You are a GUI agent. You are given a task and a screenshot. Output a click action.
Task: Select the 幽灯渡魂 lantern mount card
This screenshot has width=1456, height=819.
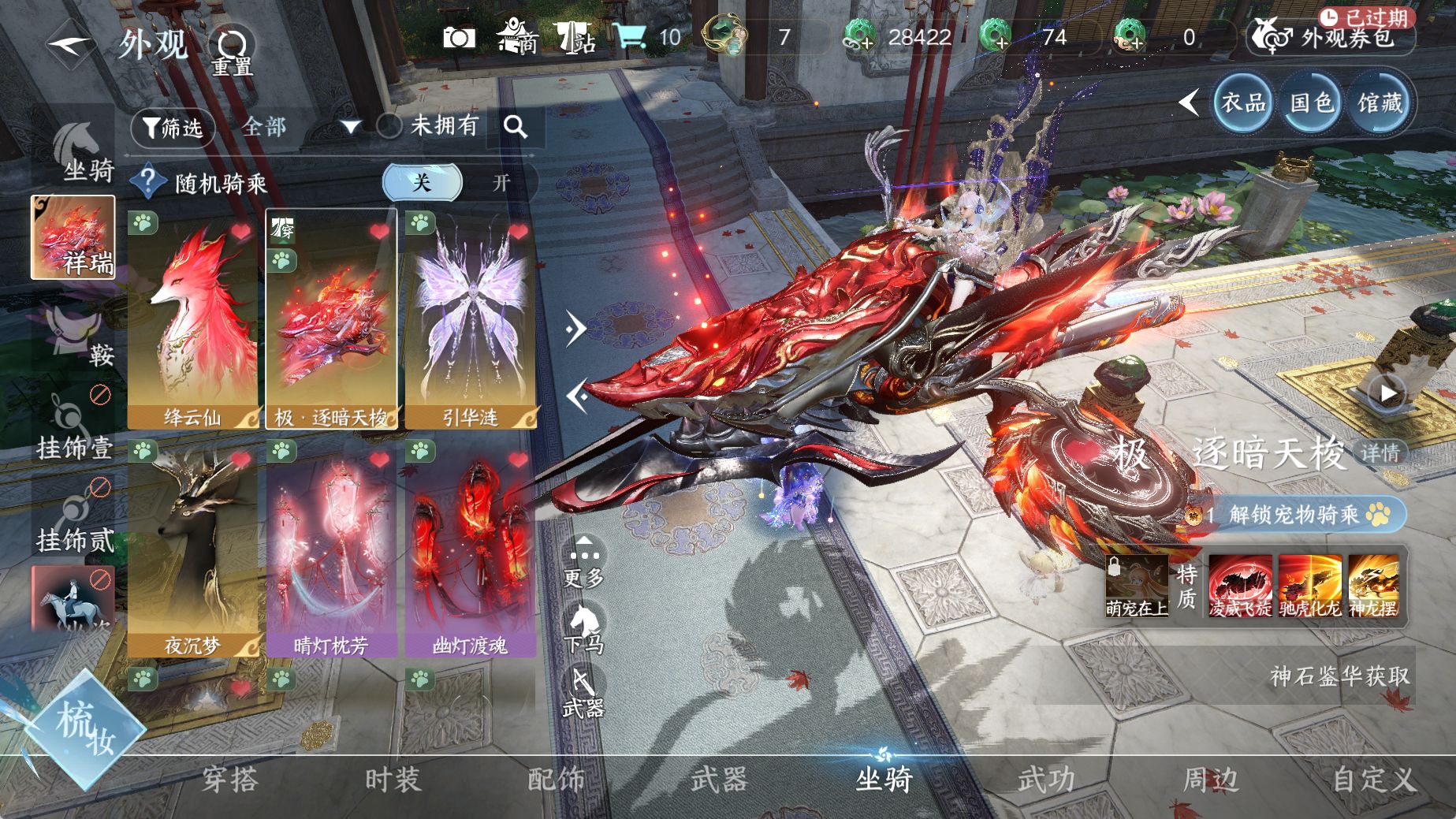coord(471,548)
